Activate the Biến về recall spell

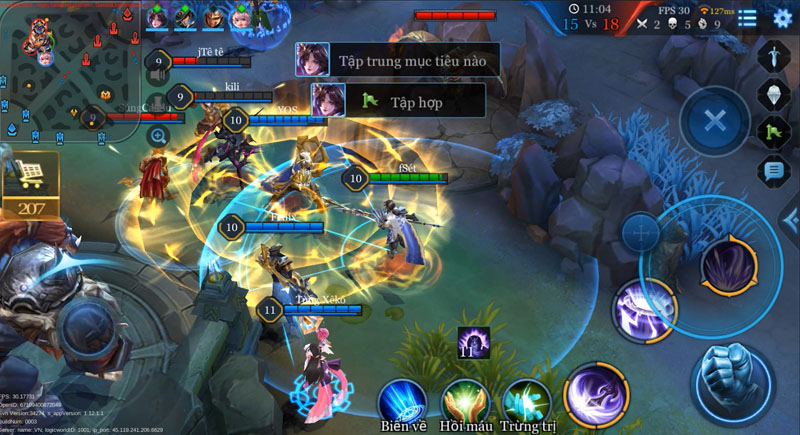coord(402,401)
